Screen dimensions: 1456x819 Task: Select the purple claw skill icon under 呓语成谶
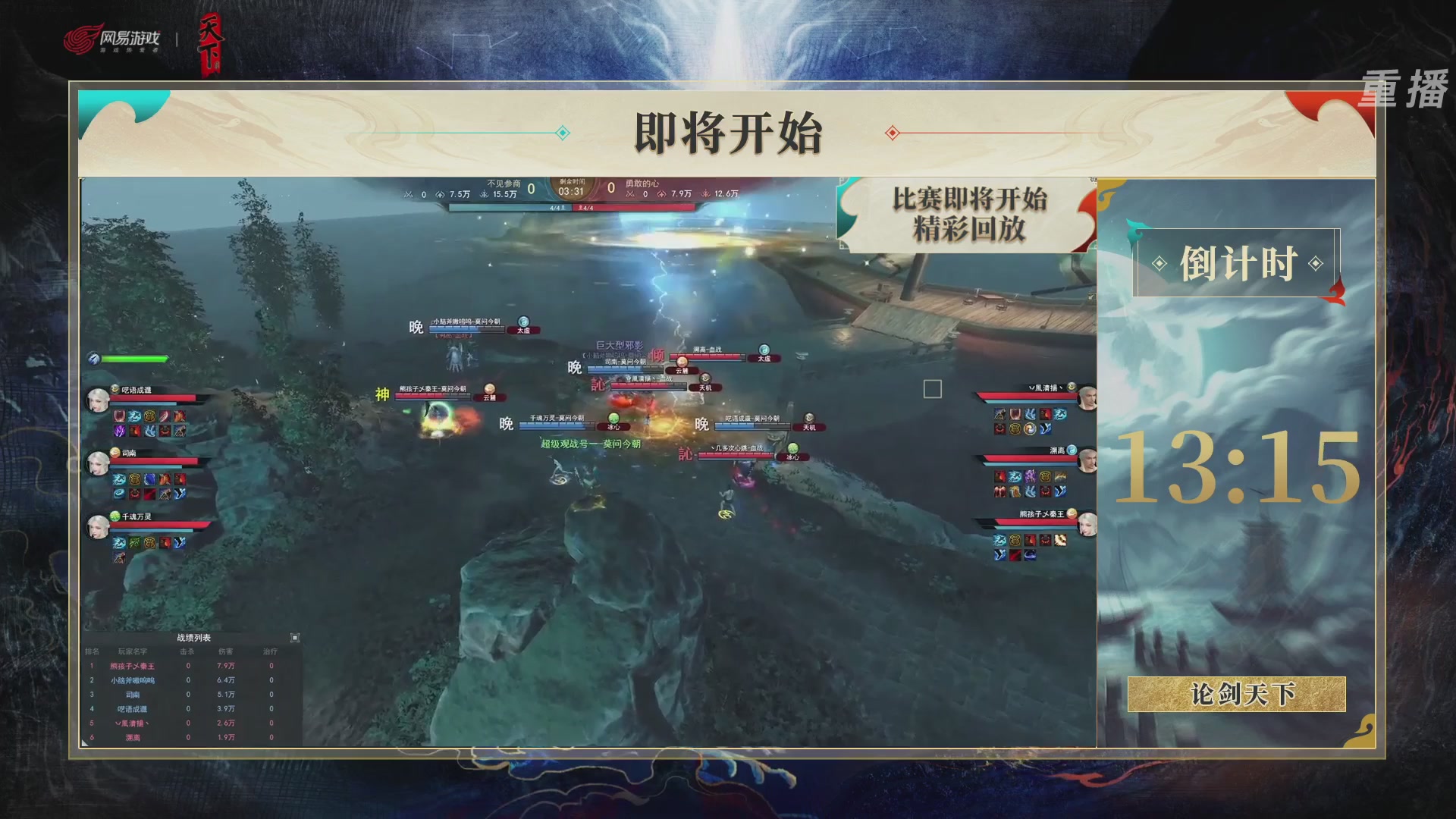119,431
